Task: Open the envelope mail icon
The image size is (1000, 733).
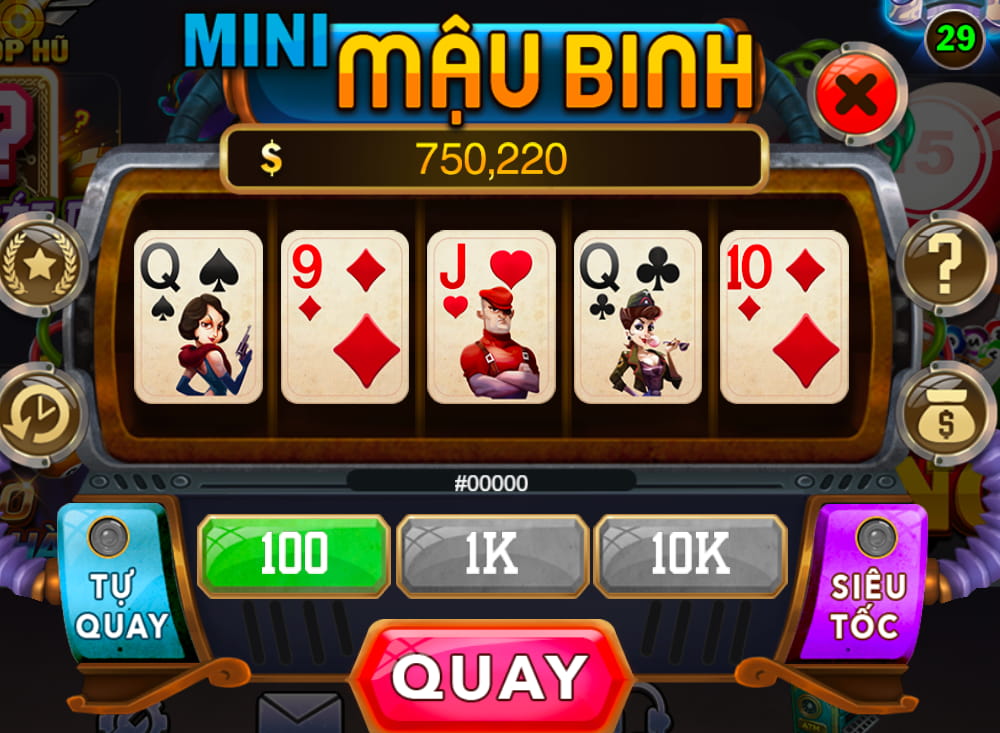Action: tap(299, 714)
